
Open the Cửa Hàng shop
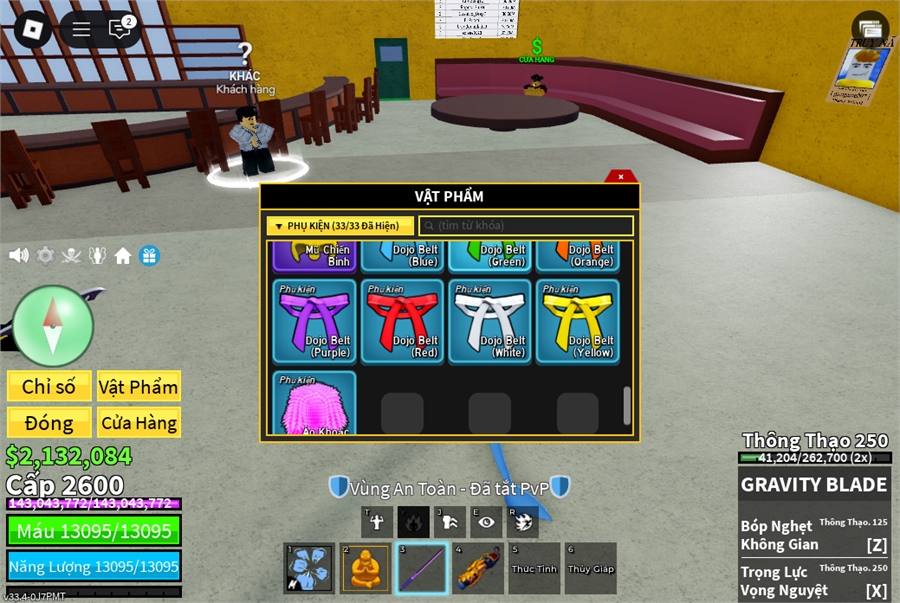tap(138, 423)
